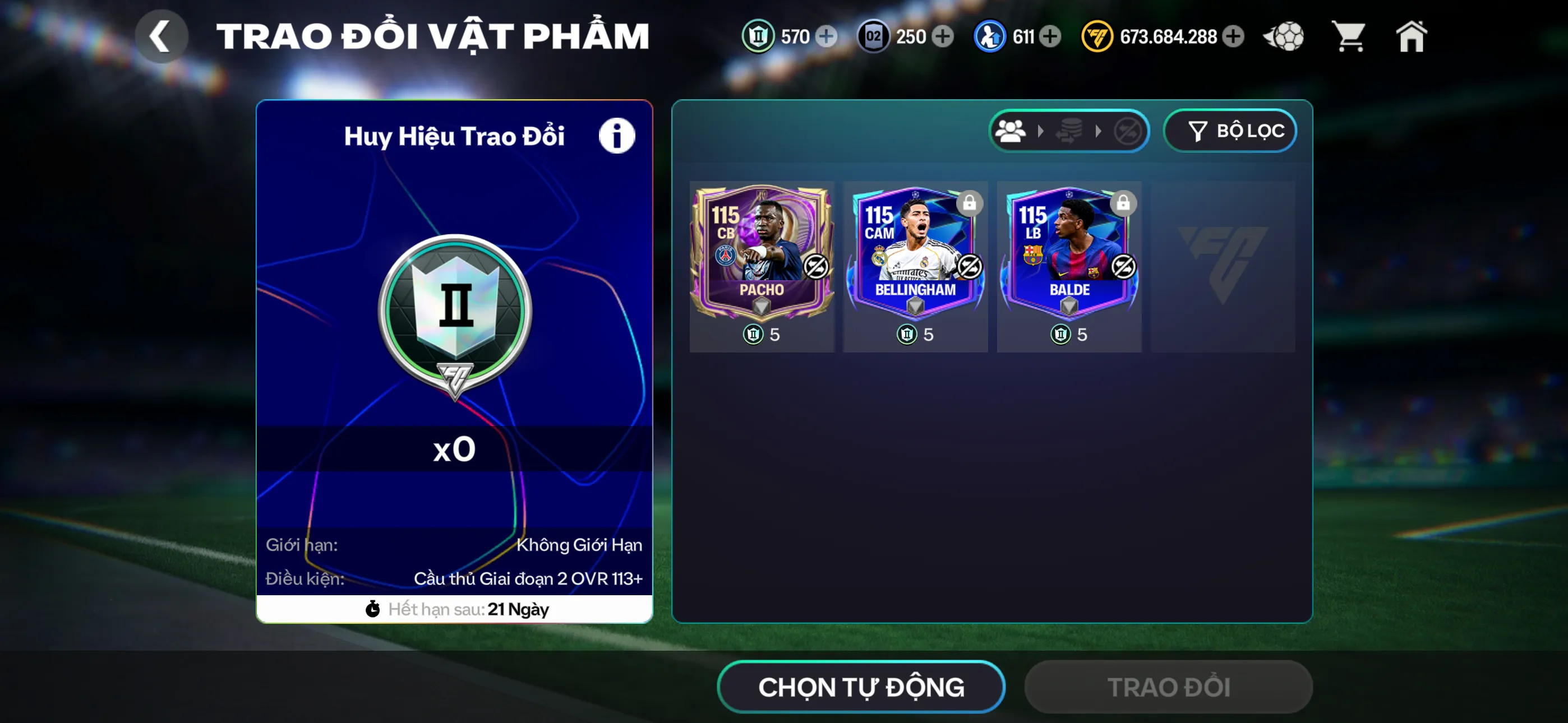
Task: Open the exchange badge info icon
Action: coord(617,135)
